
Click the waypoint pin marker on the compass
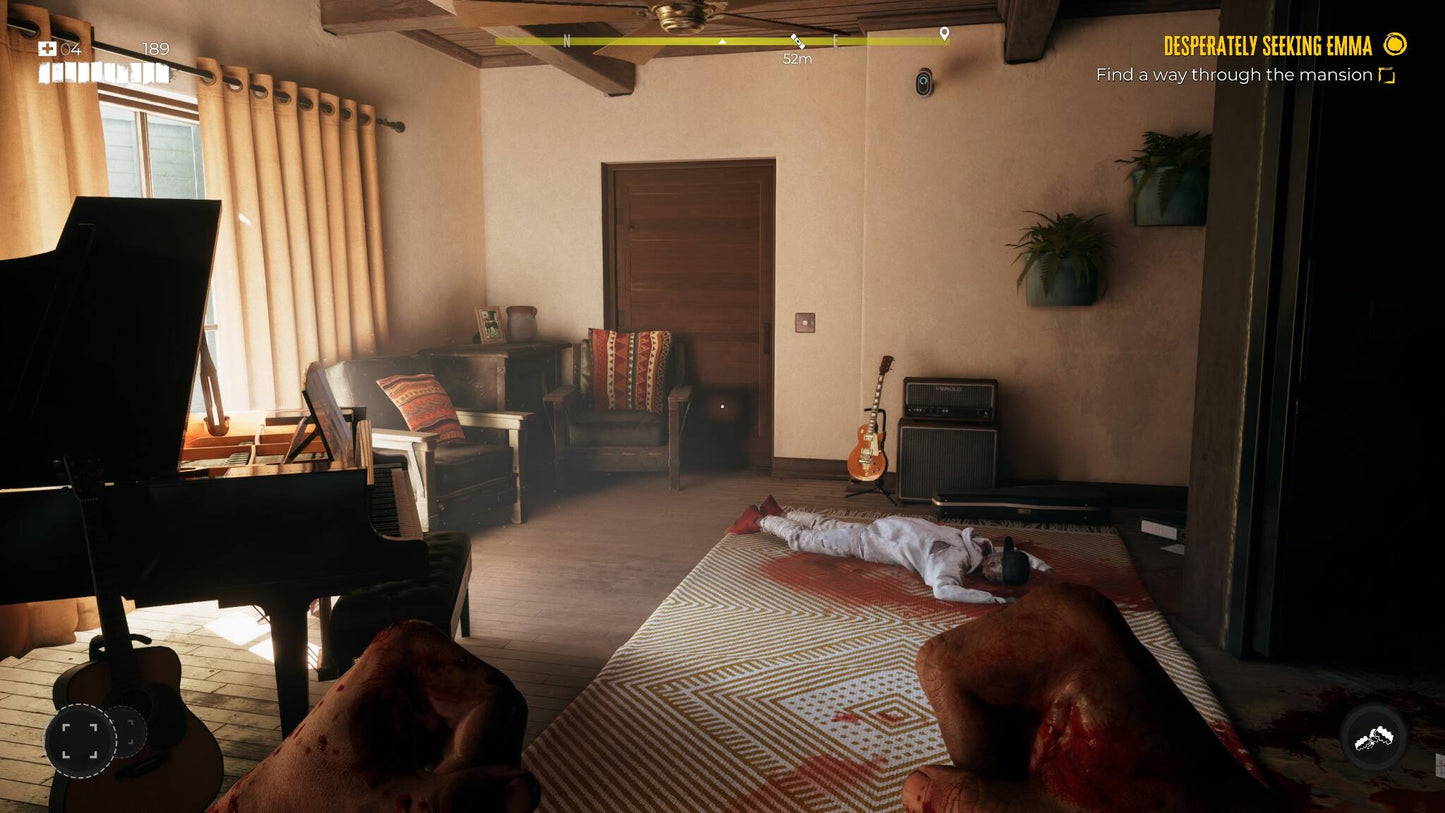(x=943, y=31)
